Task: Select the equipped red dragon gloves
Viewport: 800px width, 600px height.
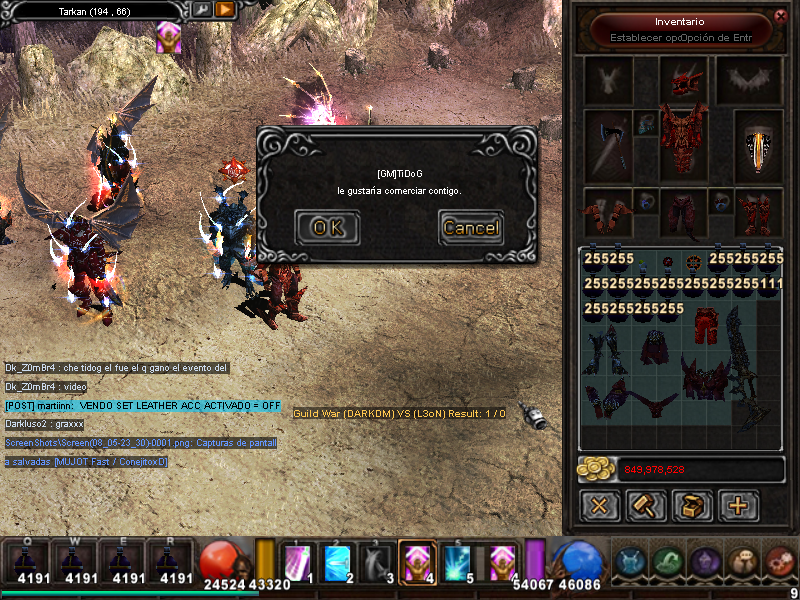Action: pos(607,212)
